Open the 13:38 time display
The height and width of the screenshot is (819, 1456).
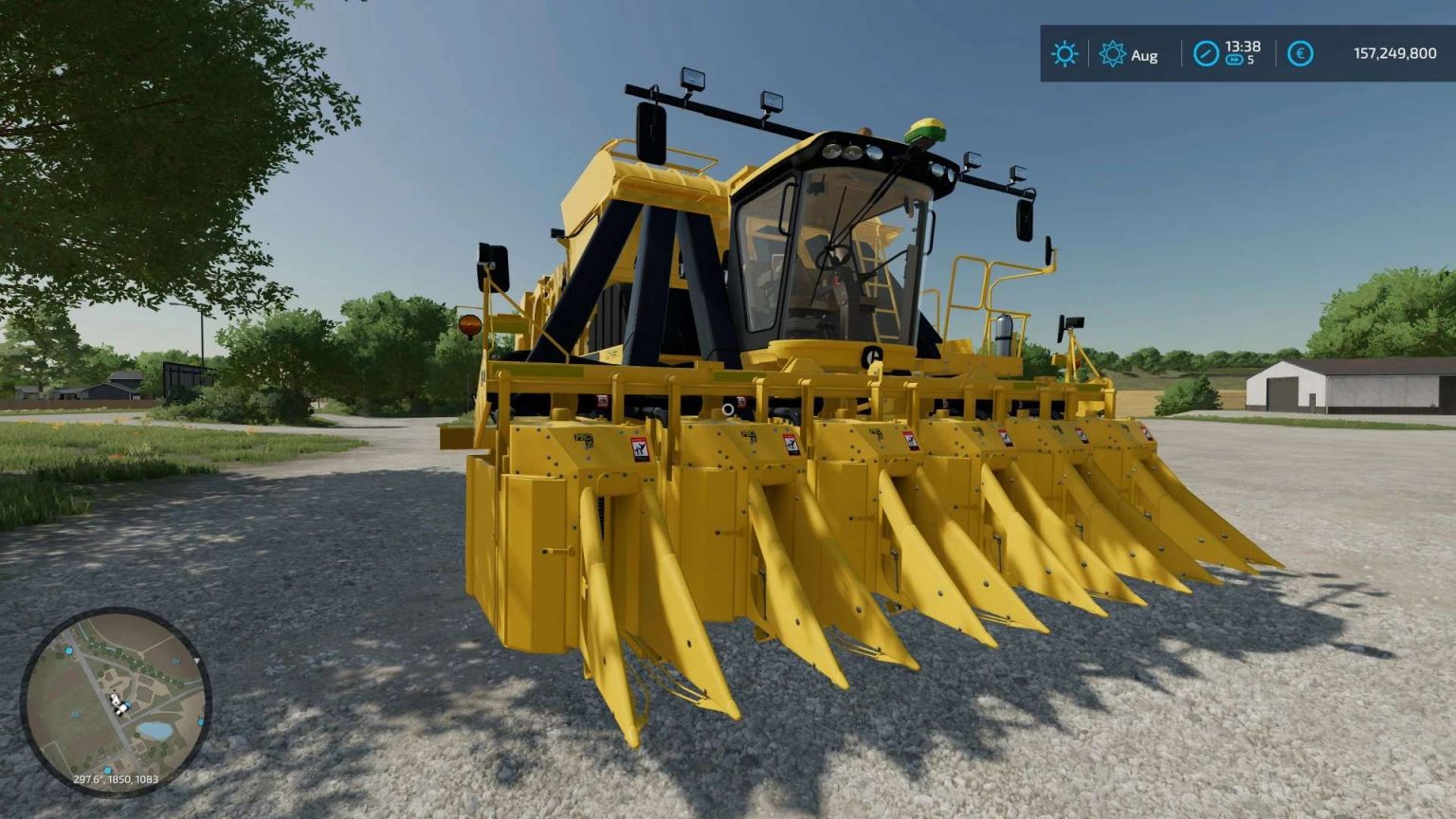point(1242,46)
